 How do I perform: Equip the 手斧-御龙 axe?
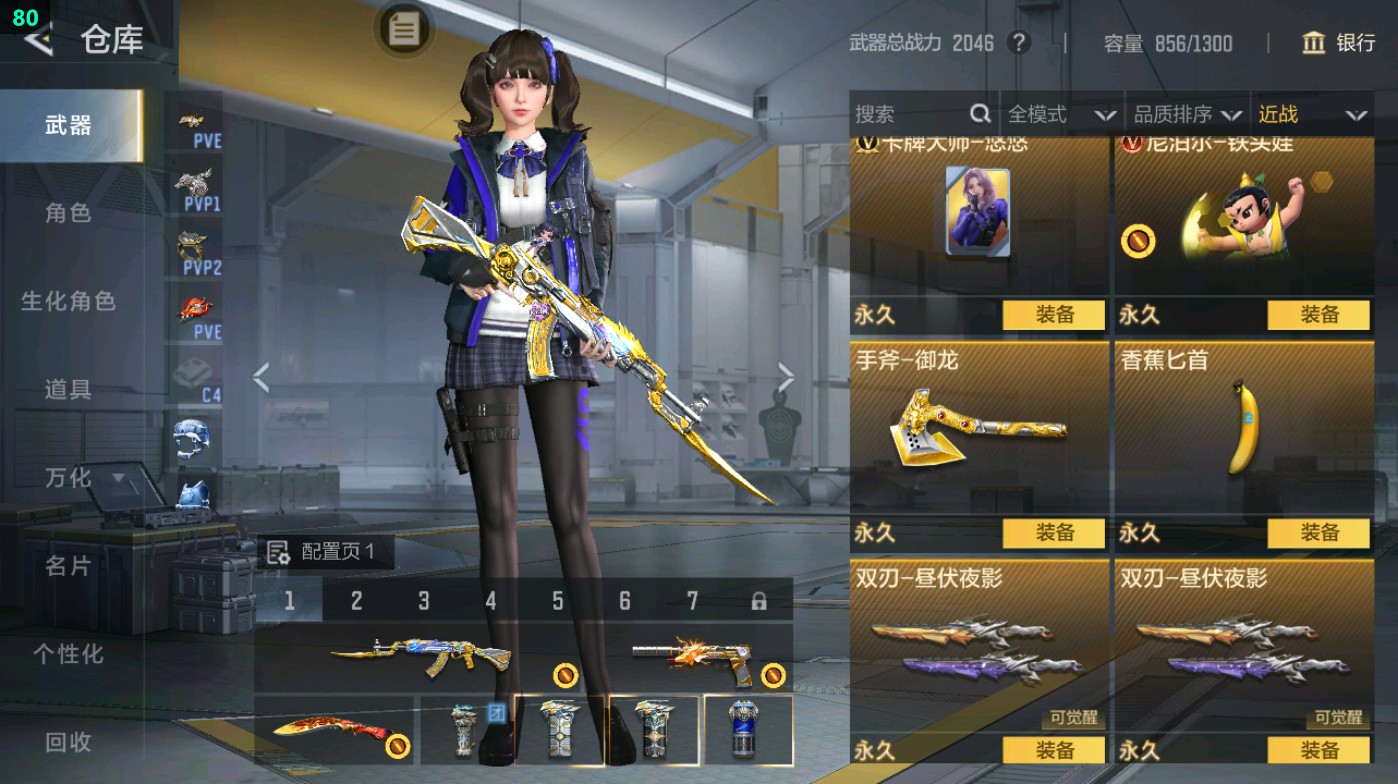click(1054, 533)
